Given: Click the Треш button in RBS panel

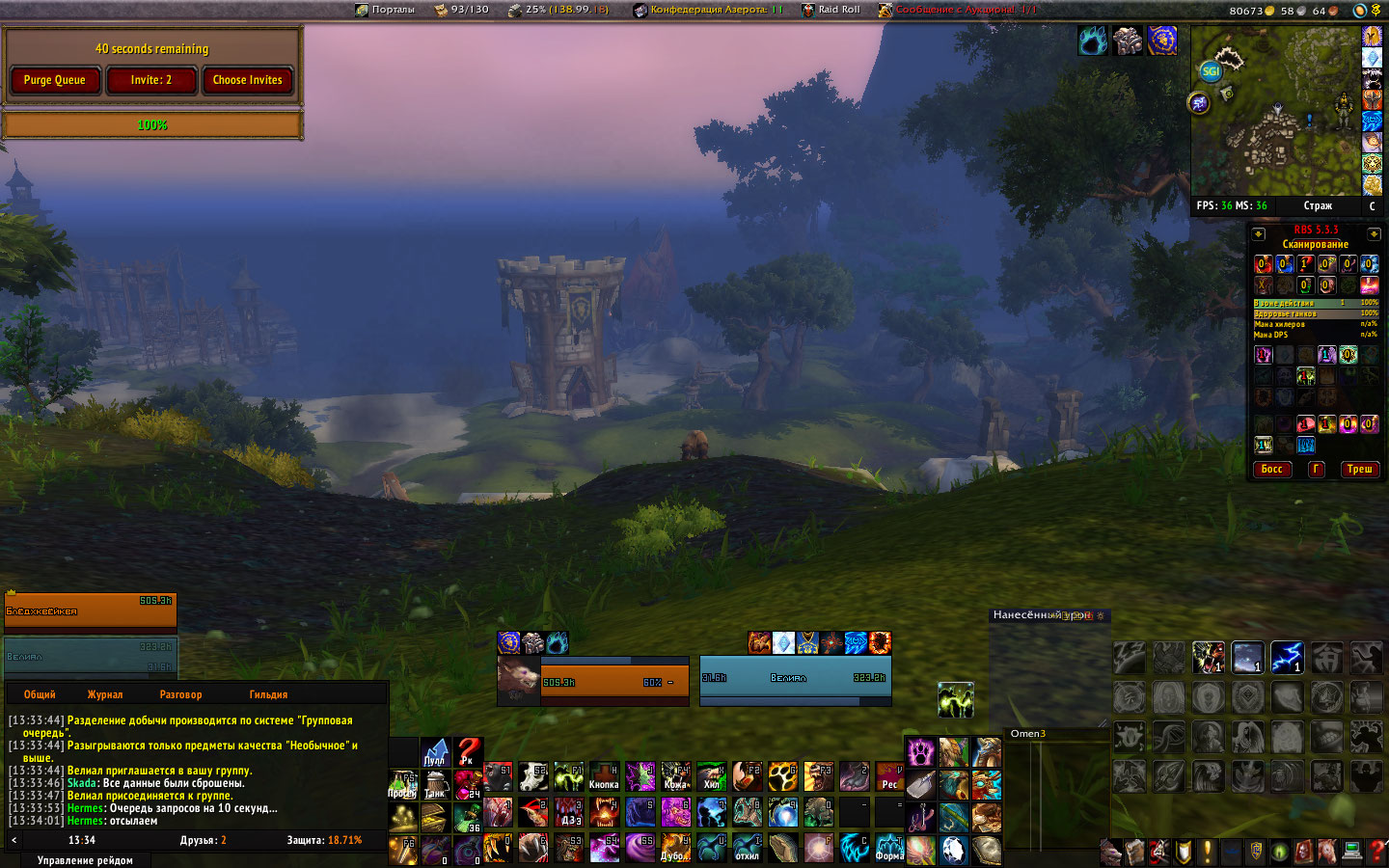Looking at the screenshot, I should click(1359, 470).
